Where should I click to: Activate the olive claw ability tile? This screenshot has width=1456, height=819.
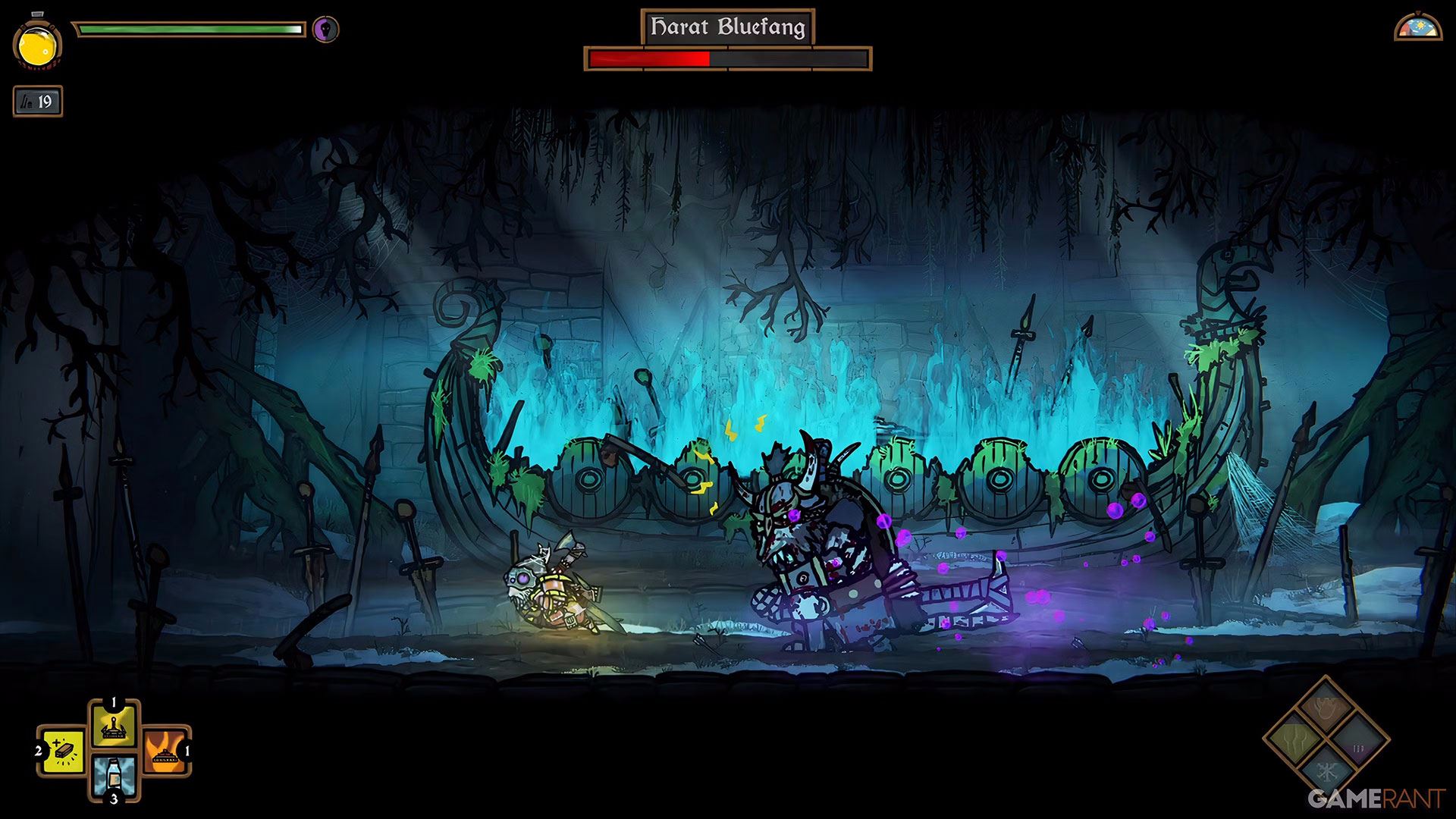1294,739
